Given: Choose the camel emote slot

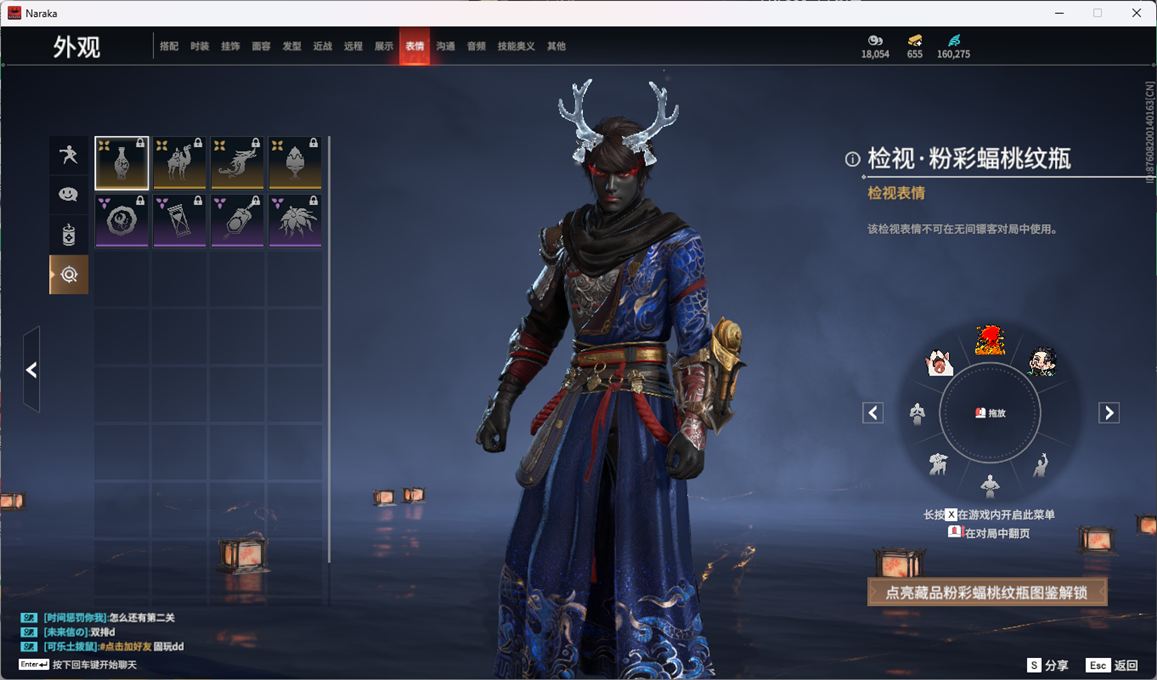Looking at the screenshot, I should 180,163.
